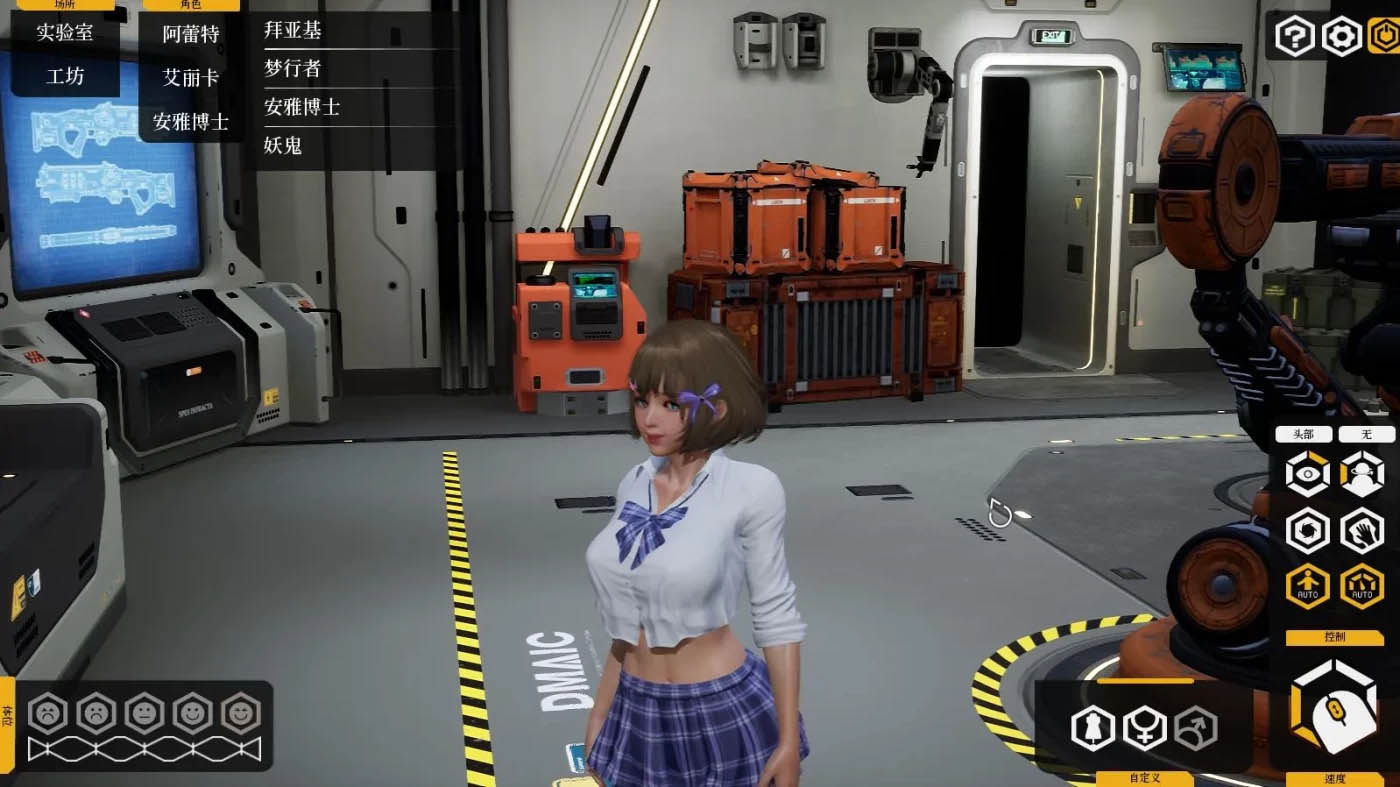The image size is (1400, 787).
Task: Choose the angry face expression
Action: [x=47, y=713]
